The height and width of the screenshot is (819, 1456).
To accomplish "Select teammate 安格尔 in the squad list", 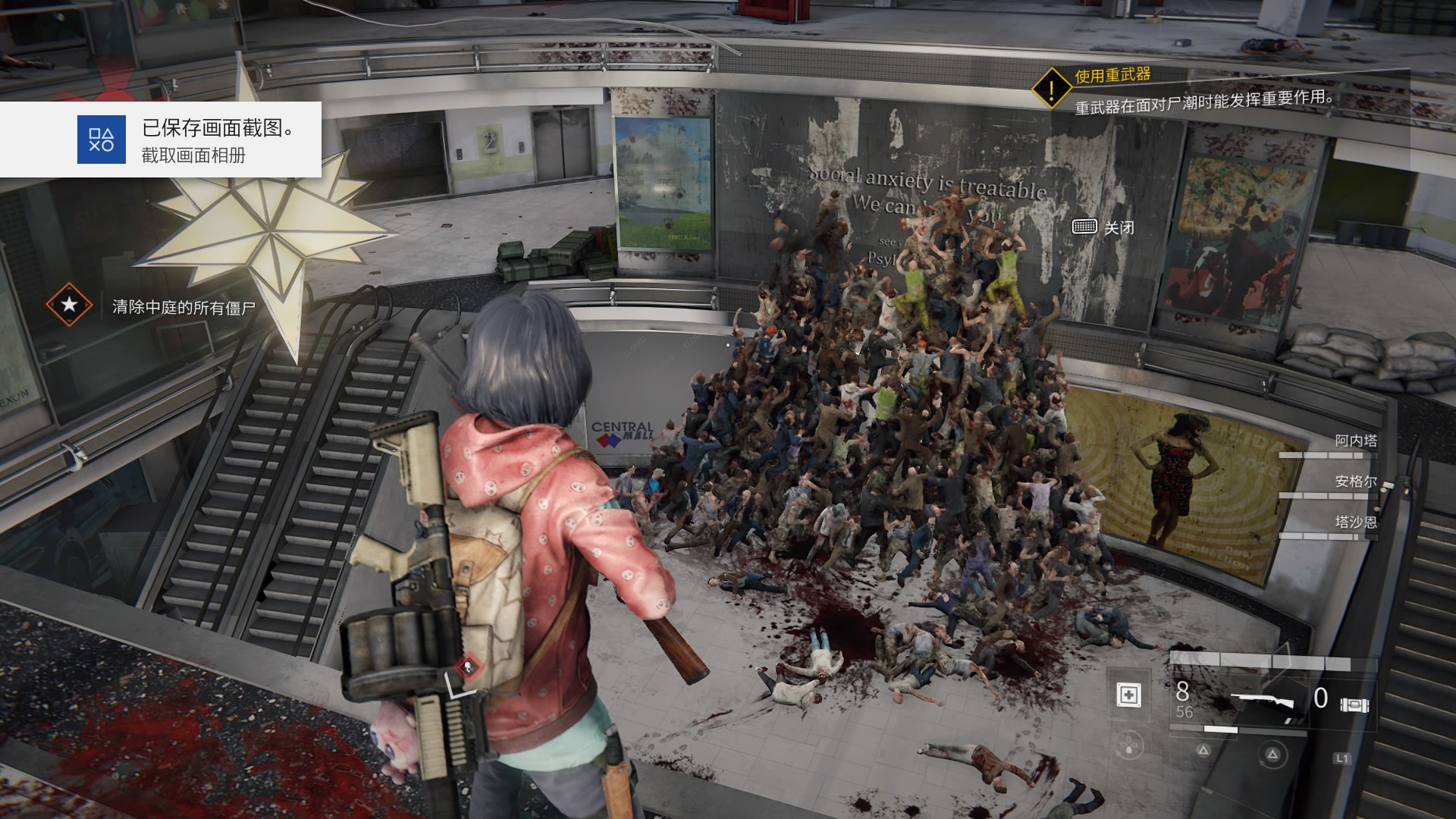I will click(x=1355, y=482).
